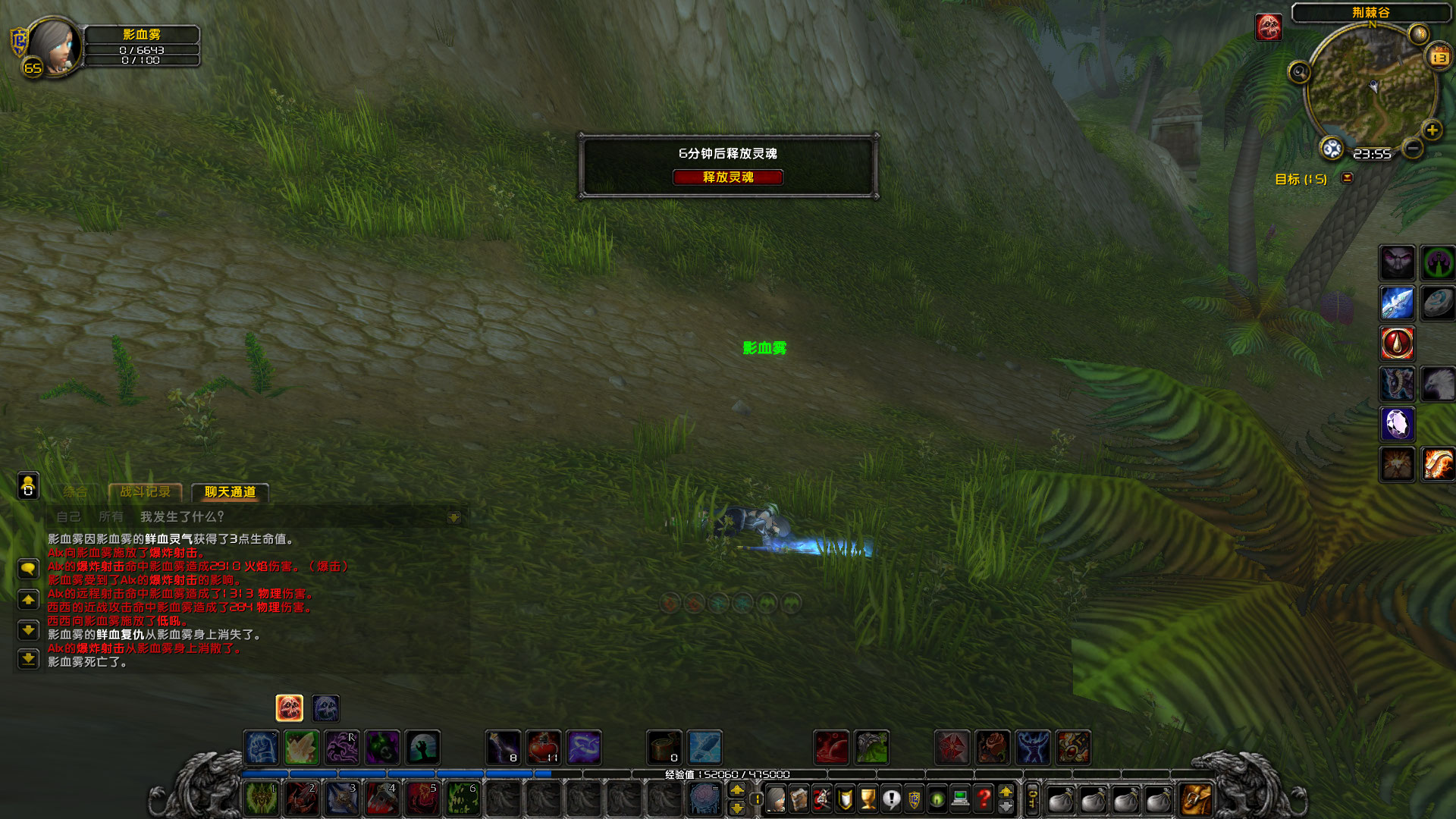The image size is (1456, 819).
Task: Open the spellbook from the micro menu
Action: tap(799, 798)
